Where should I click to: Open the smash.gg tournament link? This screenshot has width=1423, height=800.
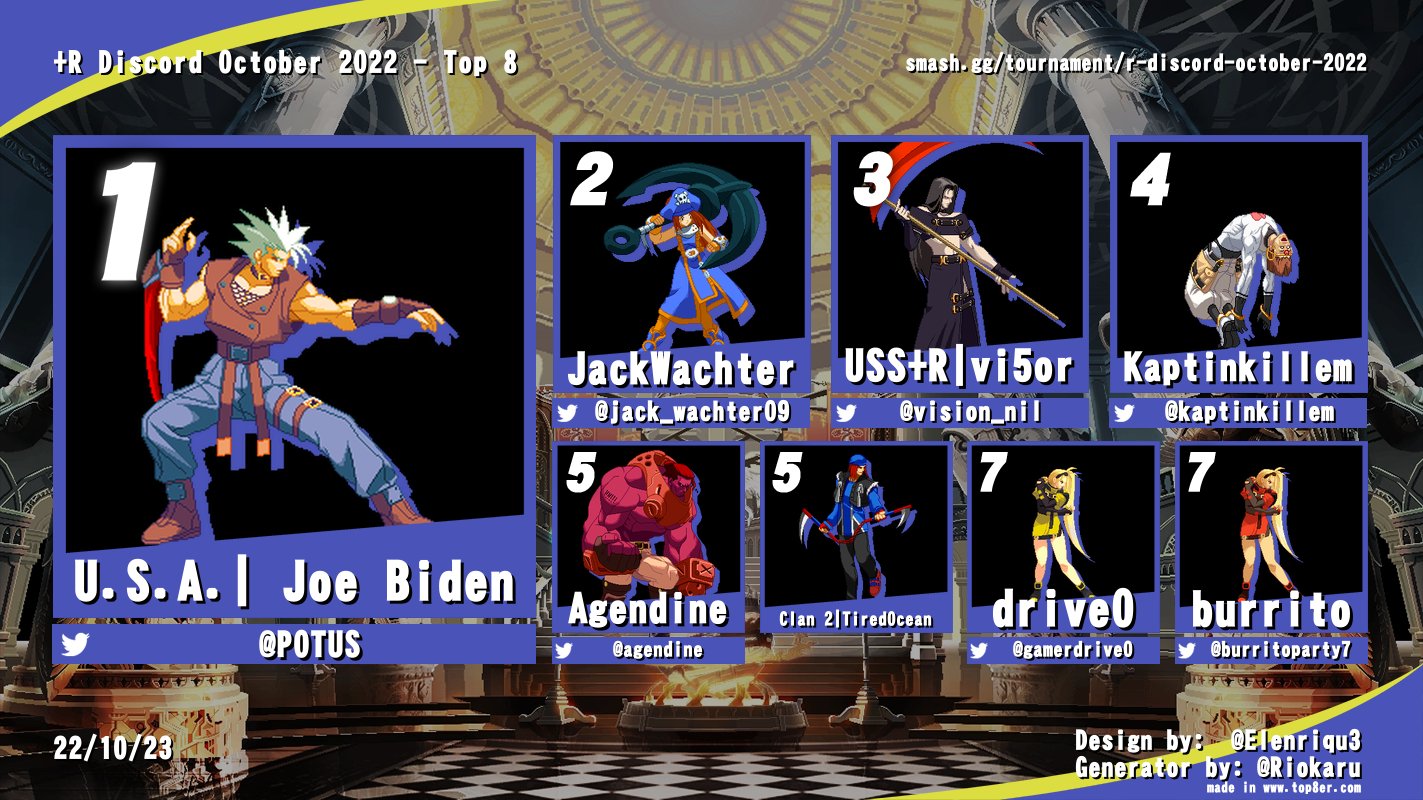(1135, 64)
